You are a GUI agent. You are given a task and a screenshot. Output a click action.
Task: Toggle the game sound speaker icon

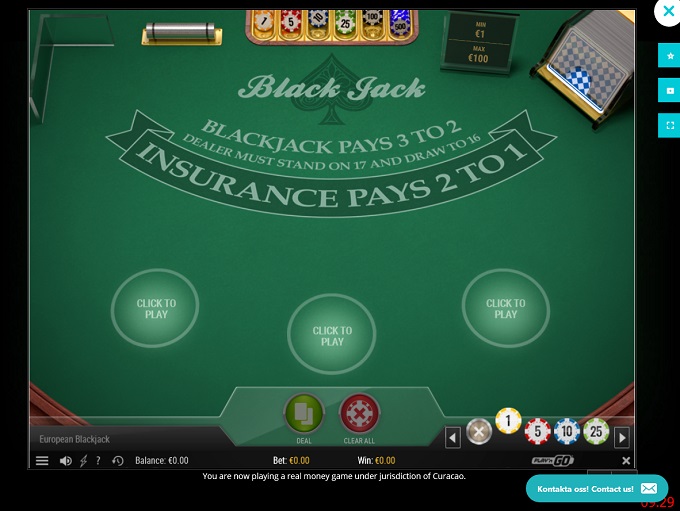(66, 461)
